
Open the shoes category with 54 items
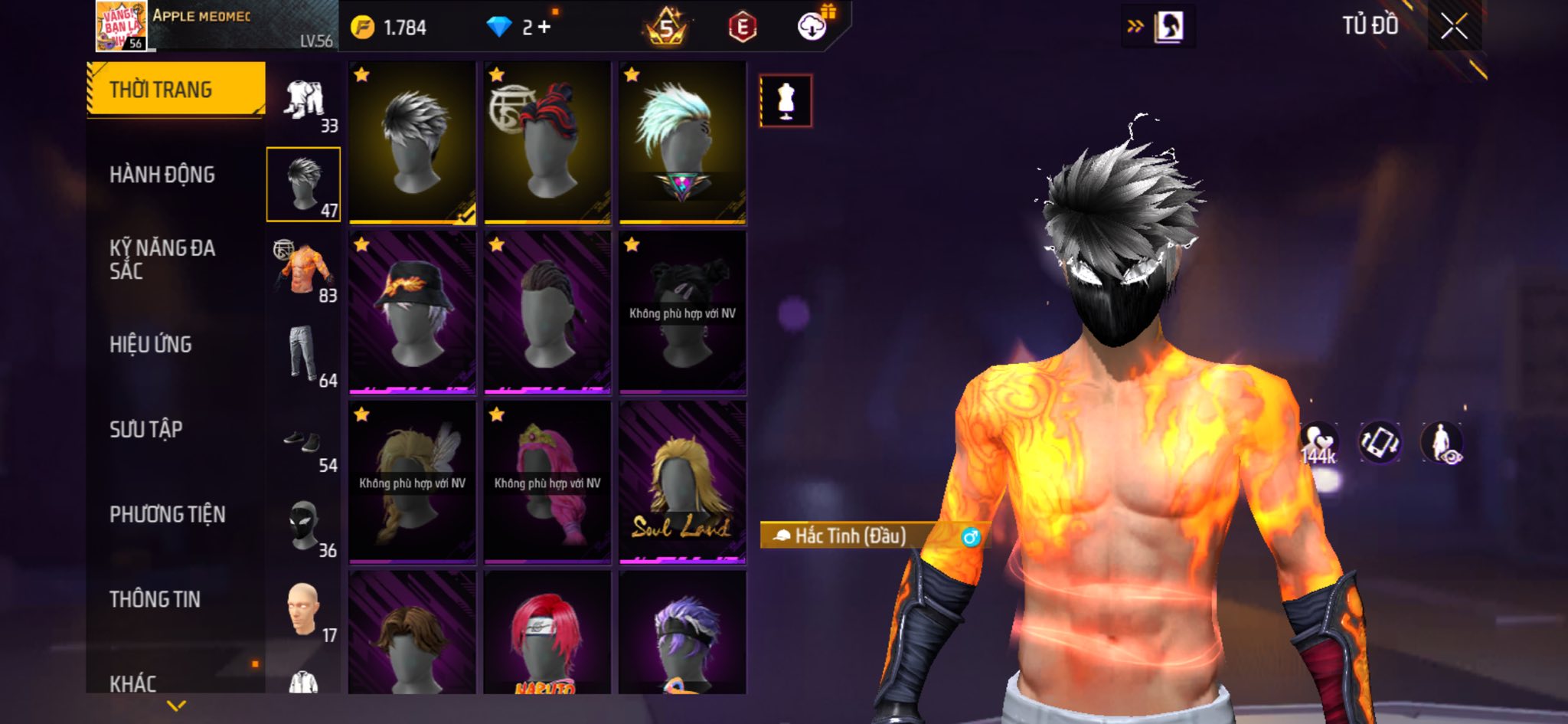point(304,441)
